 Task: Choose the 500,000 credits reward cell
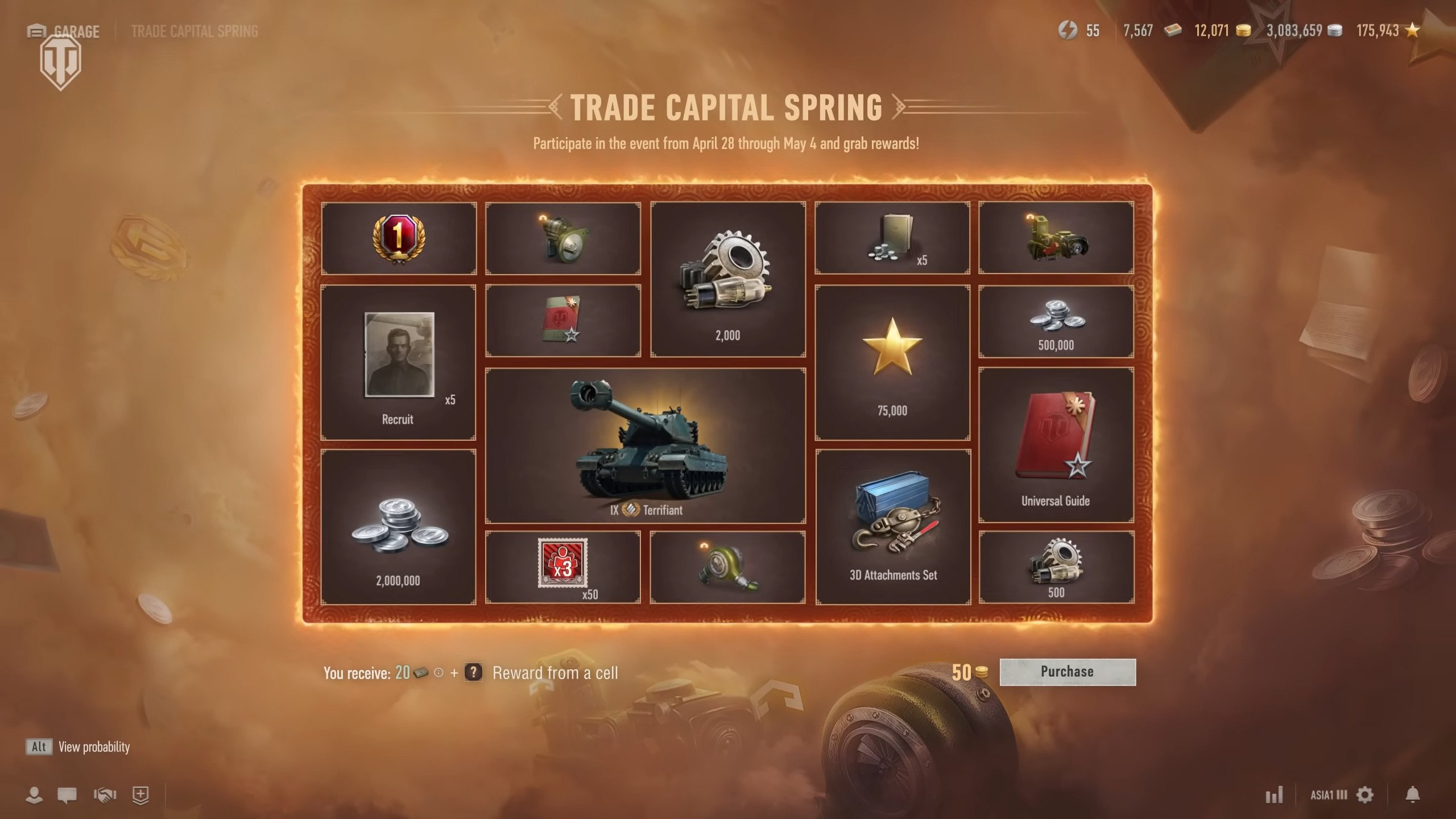(x=1056, y=322)
